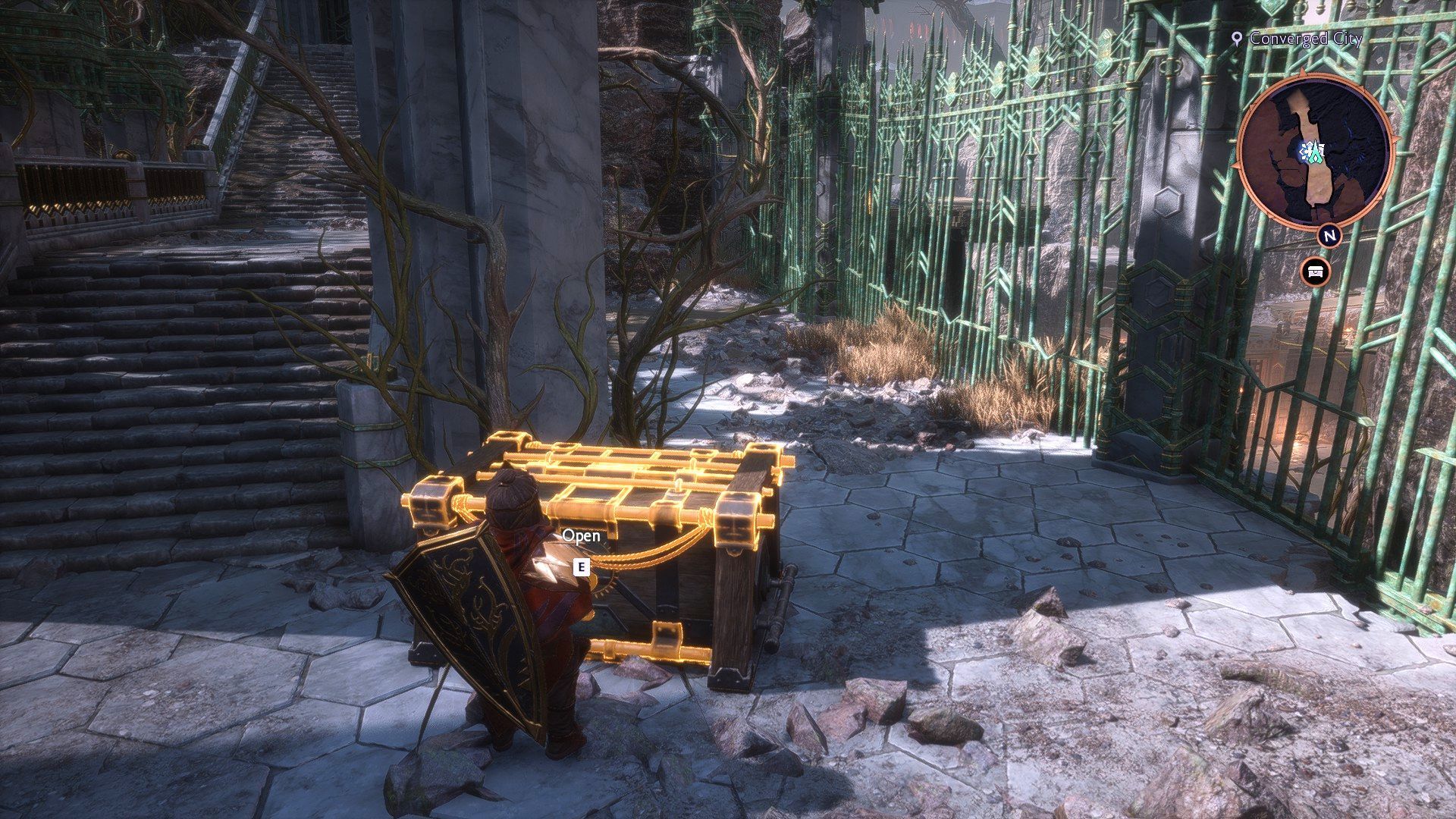The image size is (1456, 819).
Task: Click the north compass marker on the minimap
Action: click(1329, 235)
